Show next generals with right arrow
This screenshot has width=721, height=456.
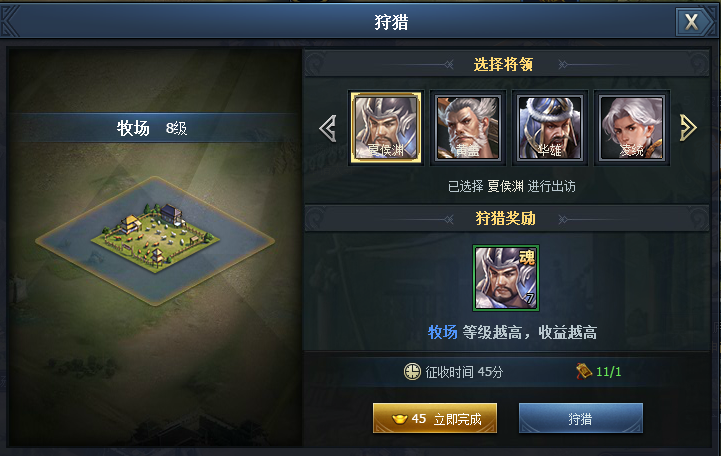click(688, 127)
